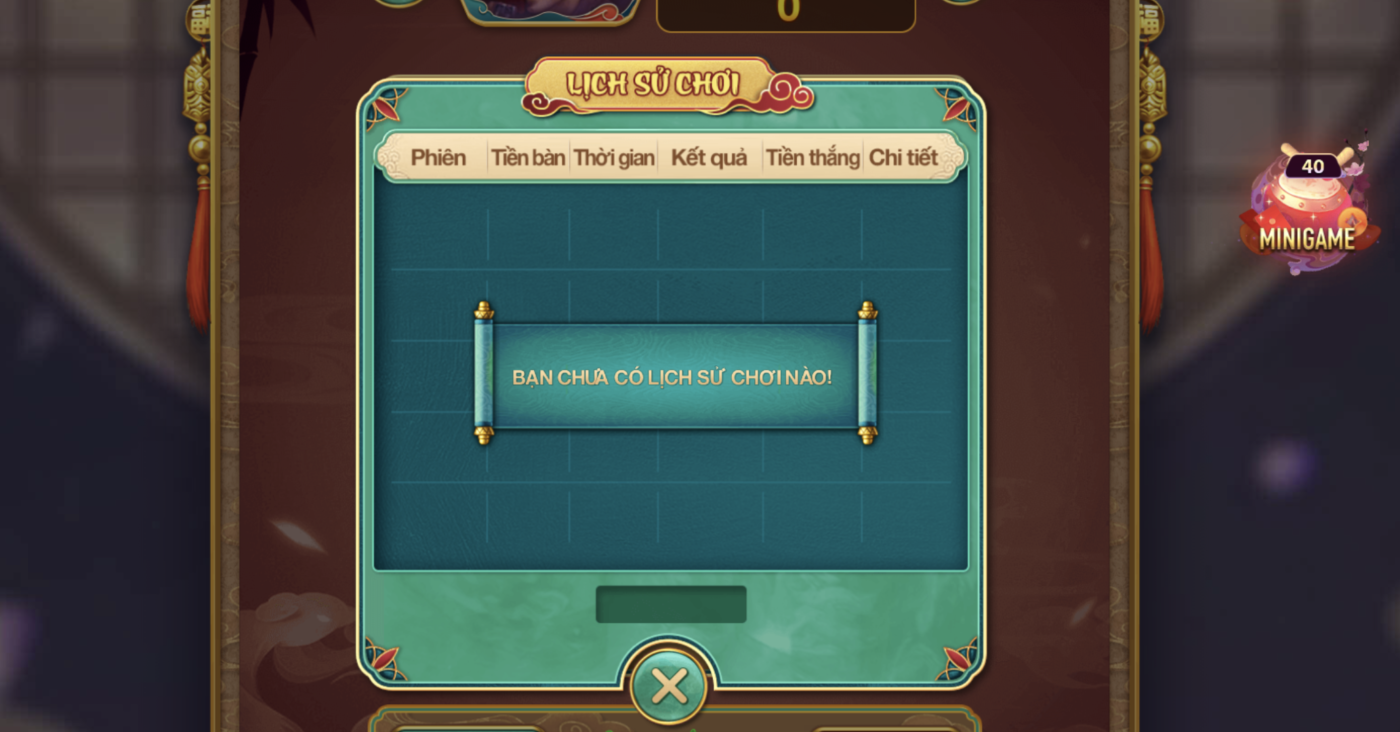The width and height of the screenshot is (1400, 732).
Task: Click the Phiên column header
Action: click(x=438, y=158)
